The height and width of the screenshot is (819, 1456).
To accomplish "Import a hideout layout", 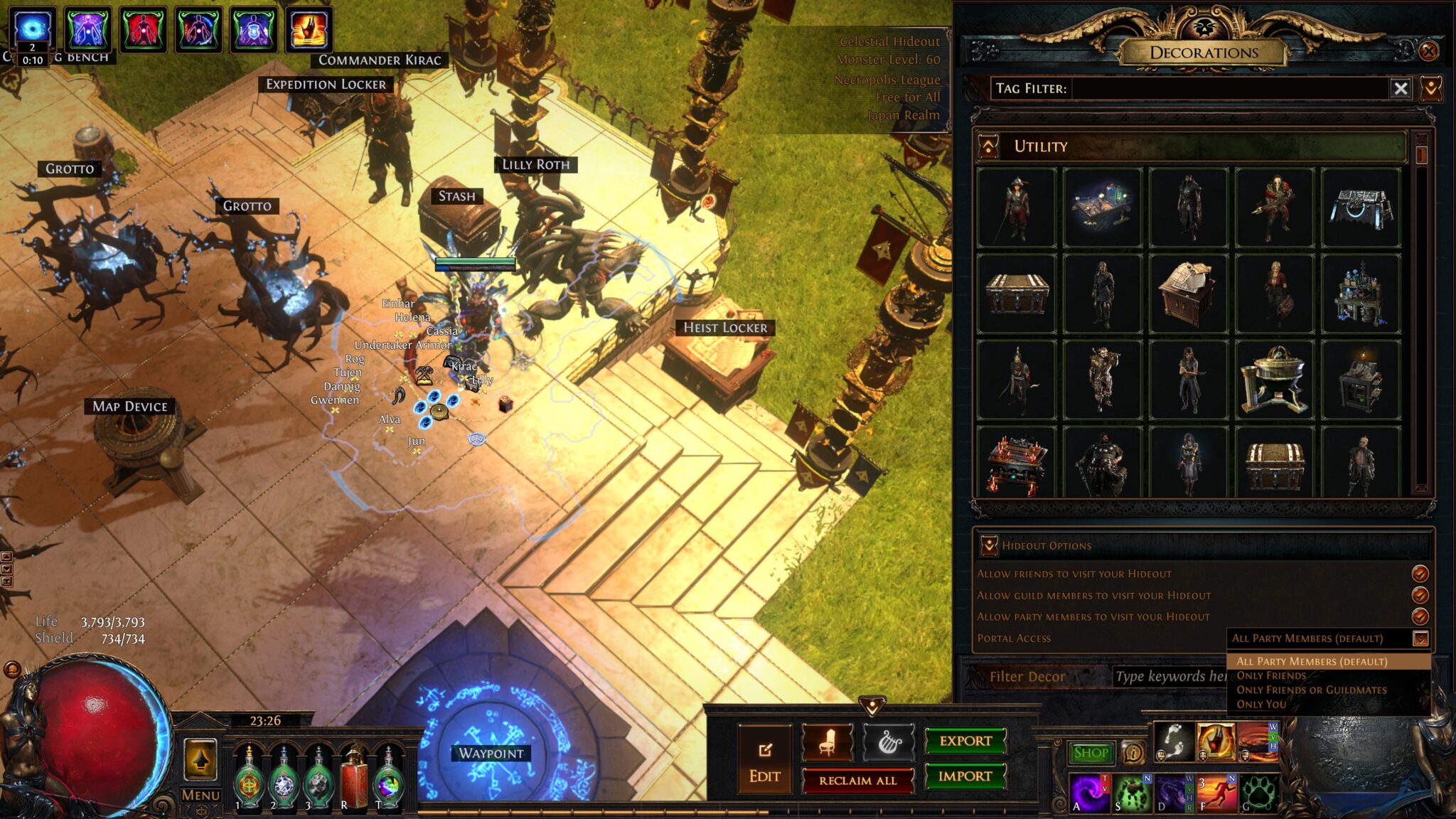I will pos(965,776).
